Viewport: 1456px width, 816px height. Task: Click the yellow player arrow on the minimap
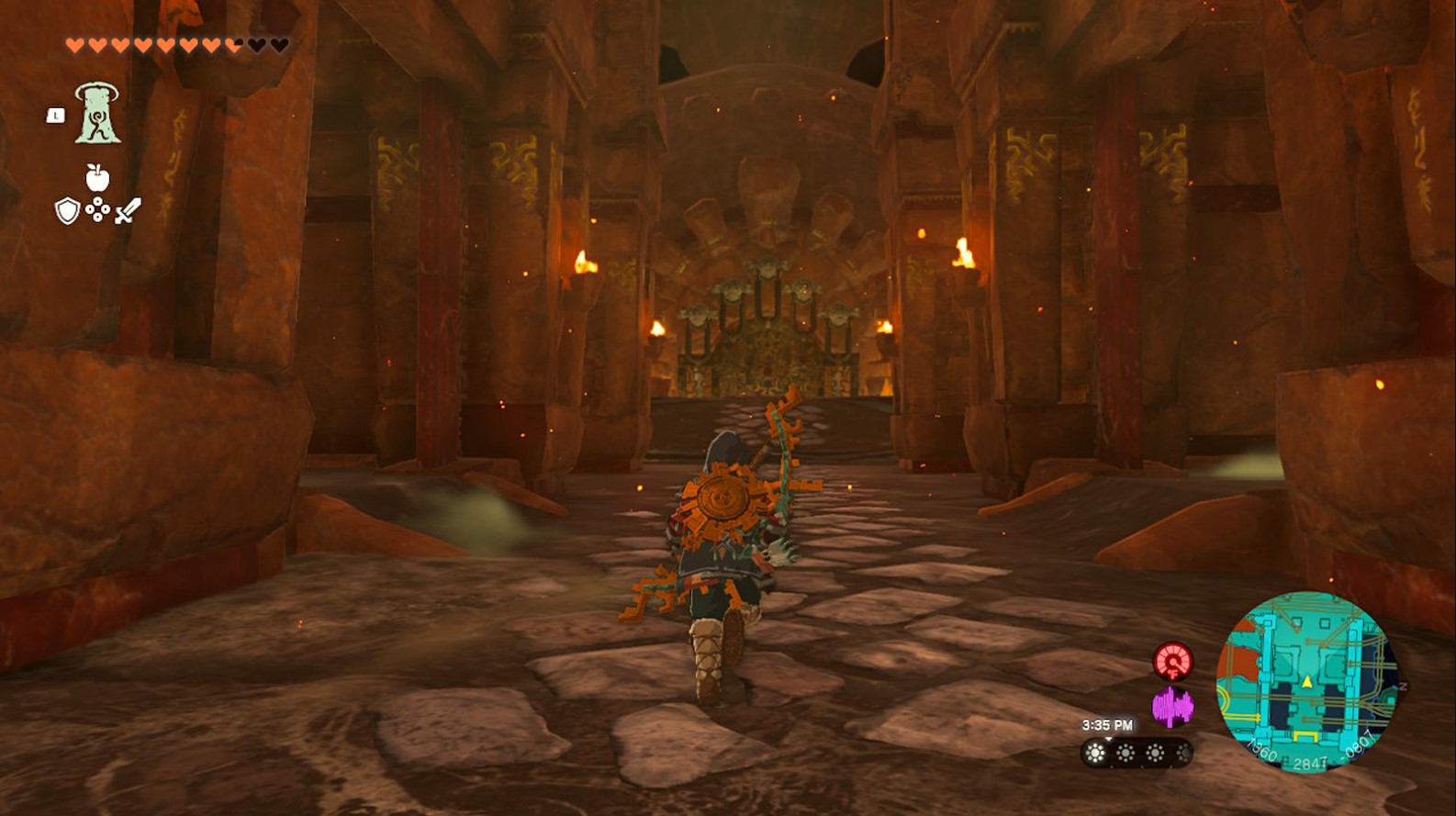[1306, 683]
